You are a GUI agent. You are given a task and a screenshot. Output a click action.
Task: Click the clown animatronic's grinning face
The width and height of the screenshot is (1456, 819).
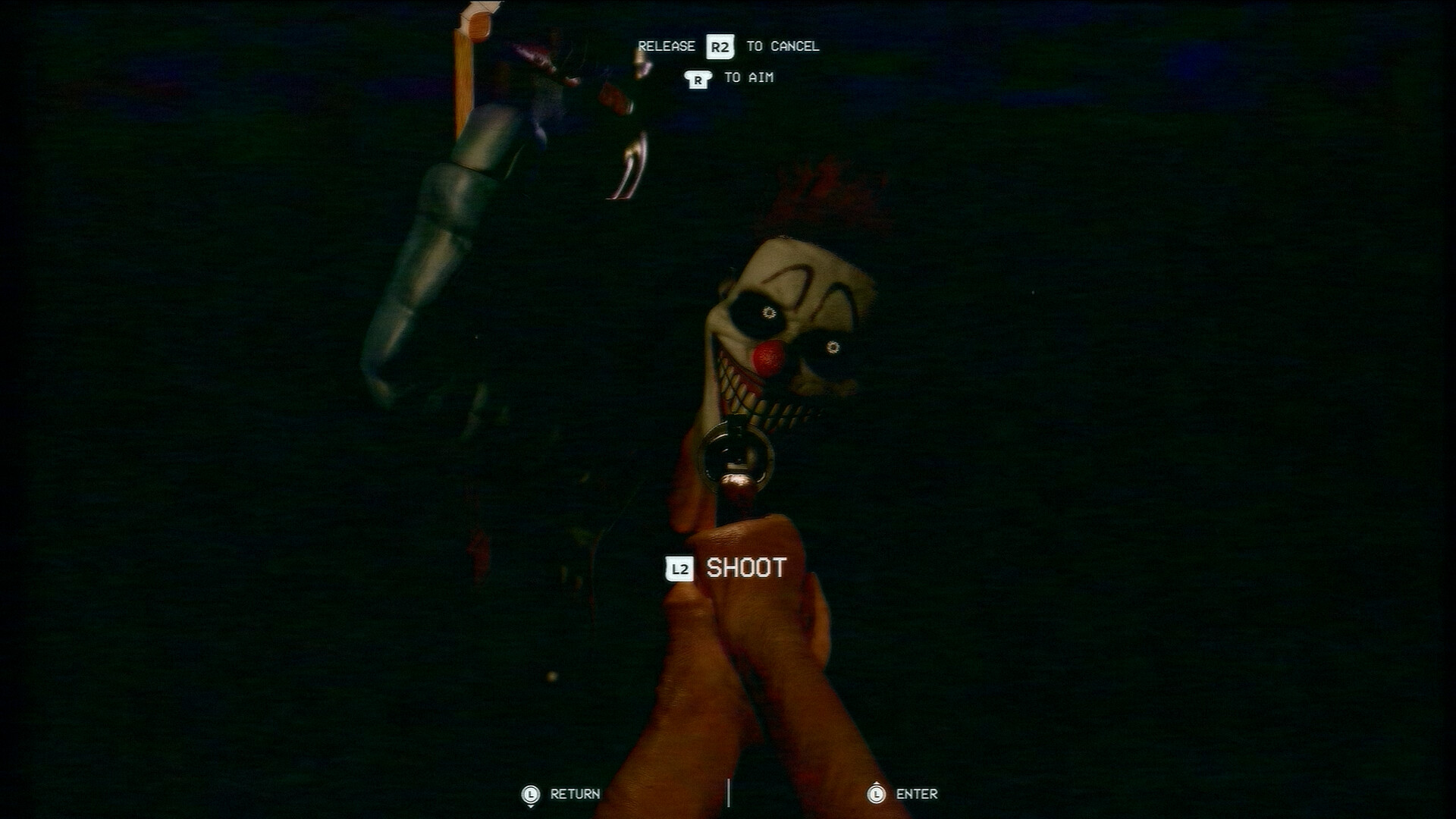pos(781,326)
